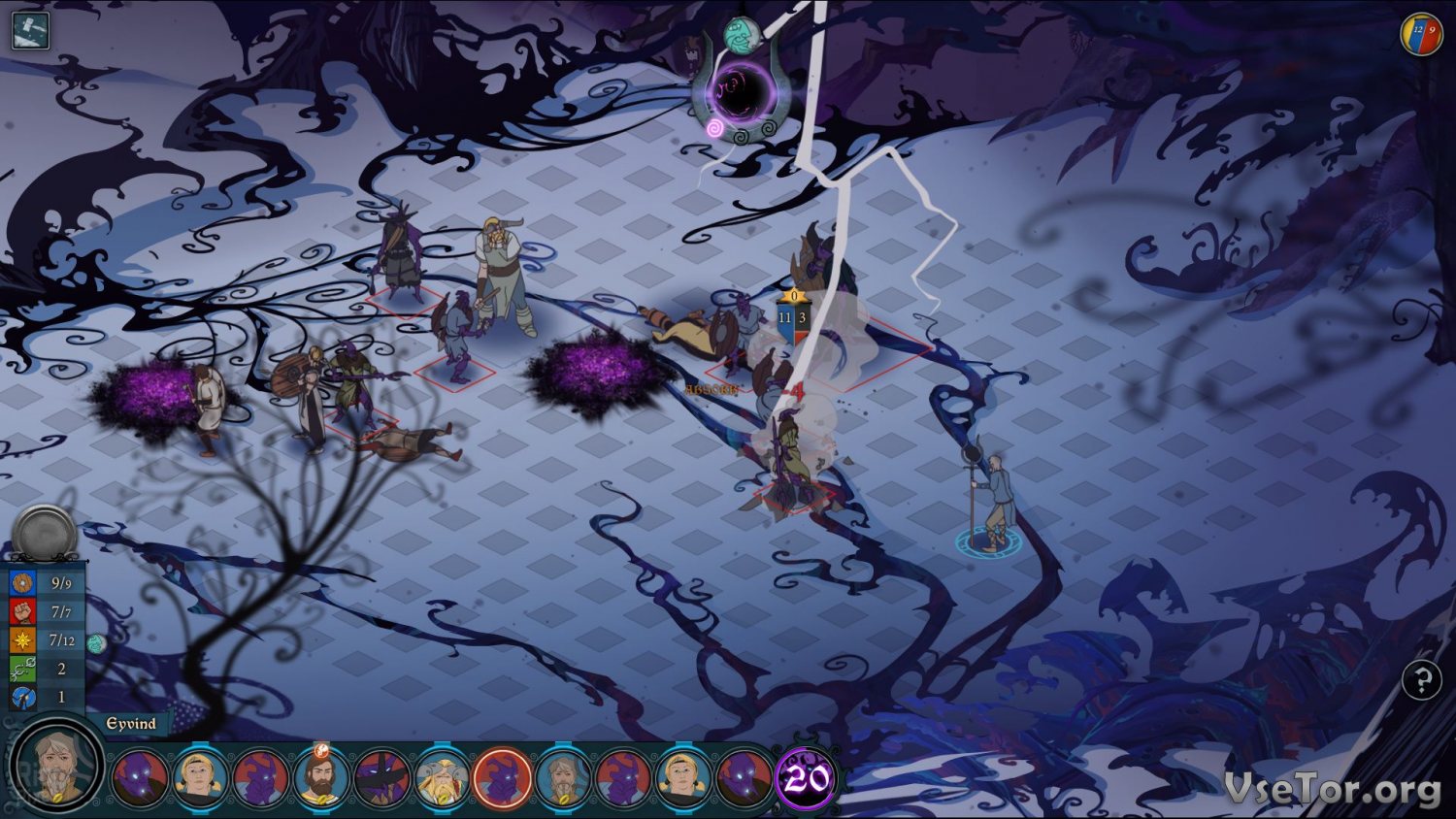
Task: Click the red and blue shield icon
Action: [x=1421, y=34]
